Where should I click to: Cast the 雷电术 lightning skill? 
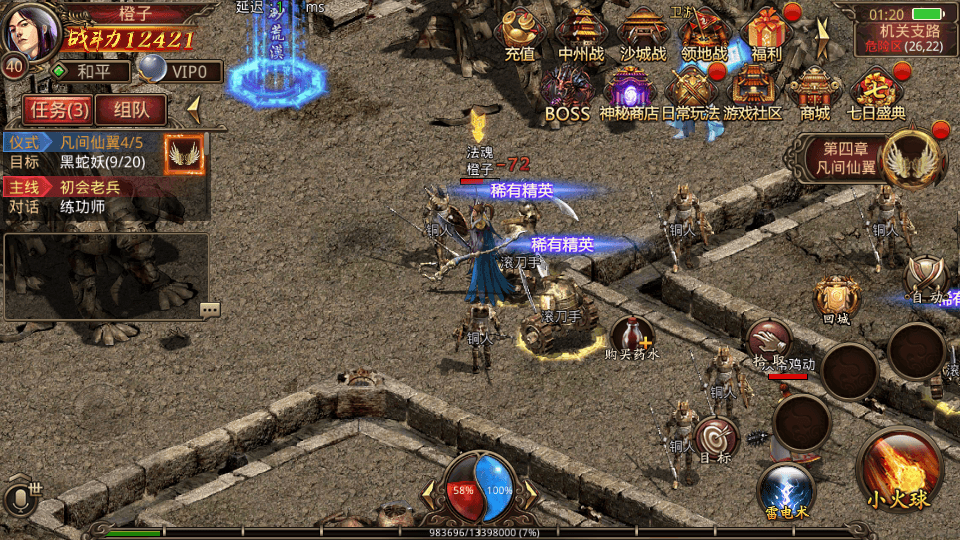[x=785, y=491]
